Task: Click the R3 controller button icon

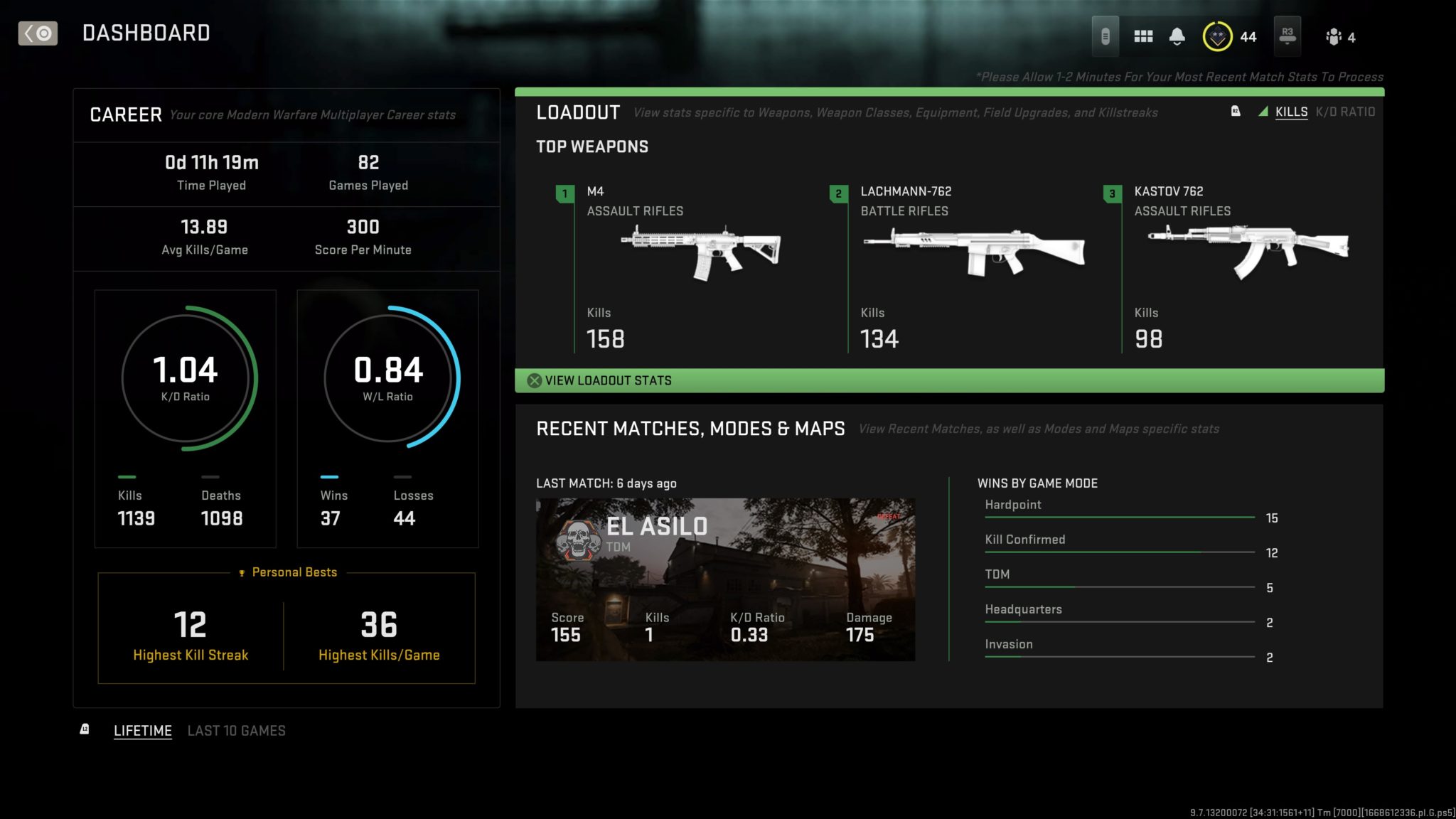Action: [x=1289, y=35]
